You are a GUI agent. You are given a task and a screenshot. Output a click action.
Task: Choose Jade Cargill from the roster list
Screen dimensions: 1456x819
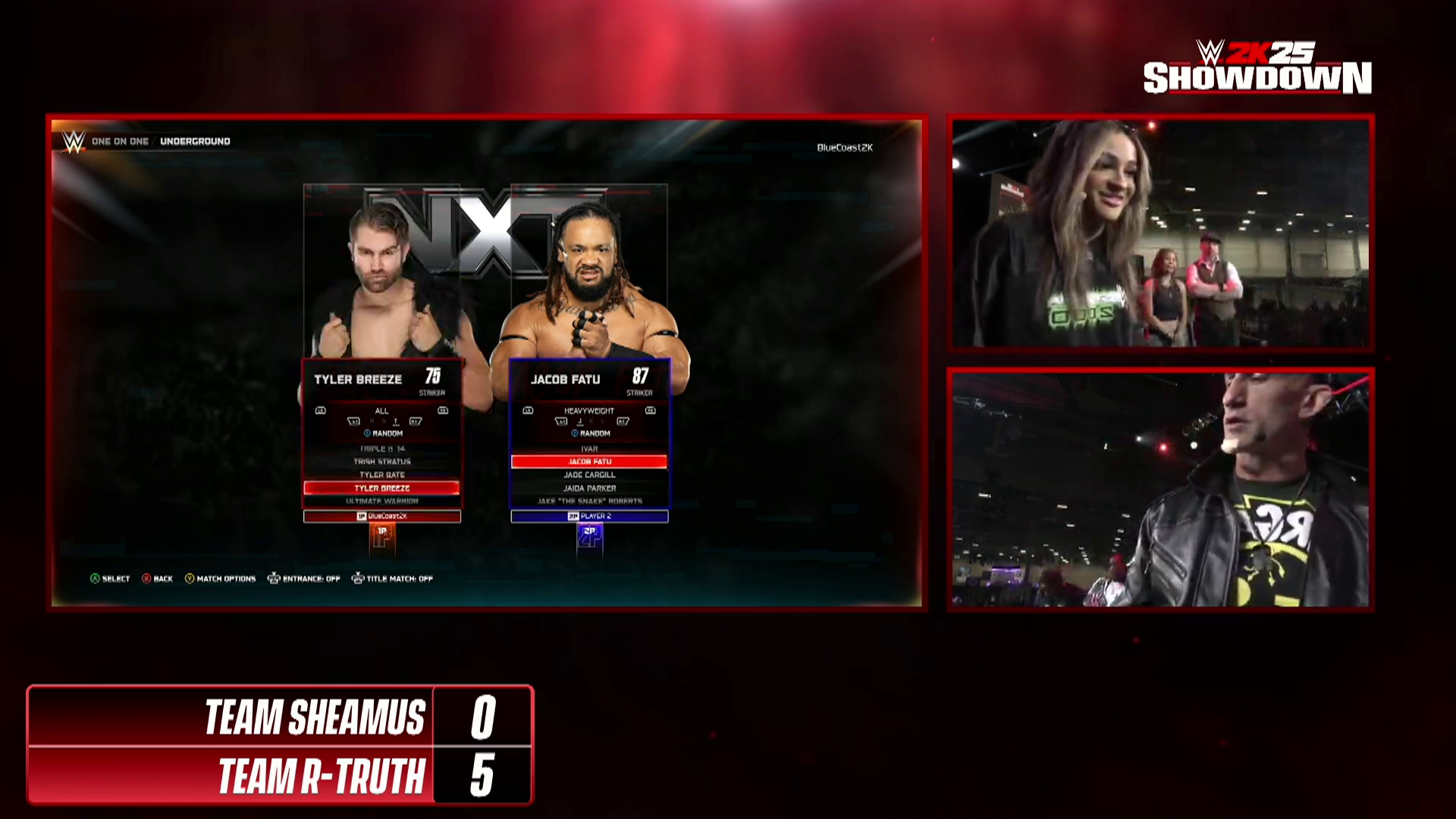click(589, 475)
